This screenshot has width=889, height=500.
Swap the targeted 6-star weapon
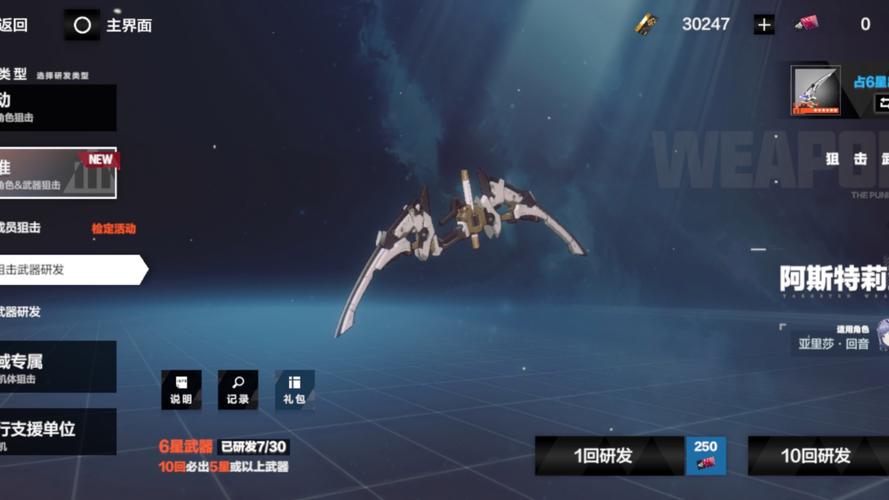click(882, 102)
